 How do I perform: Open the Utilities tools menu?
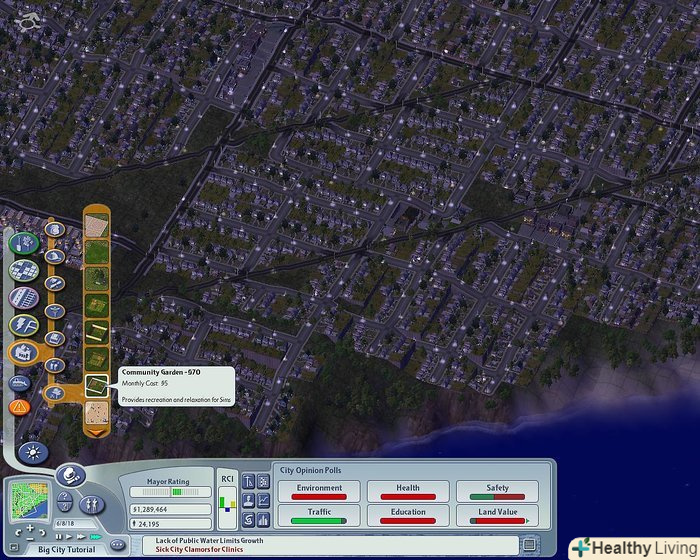(x=22, y=326)
